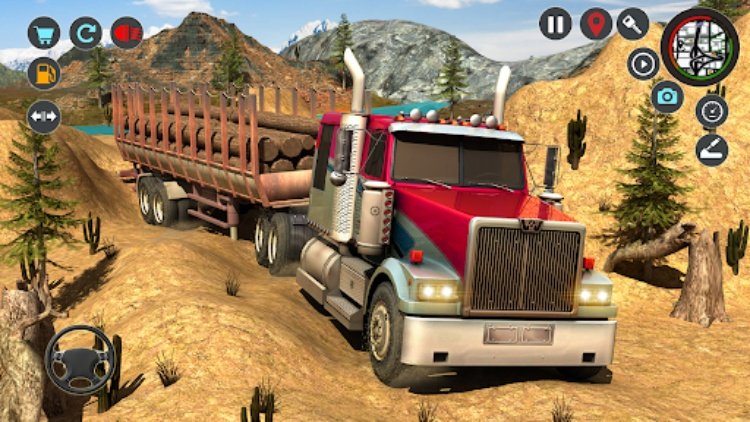Activate the wiper icon button
Screen dimensions: 750x422
pos(712,149)
